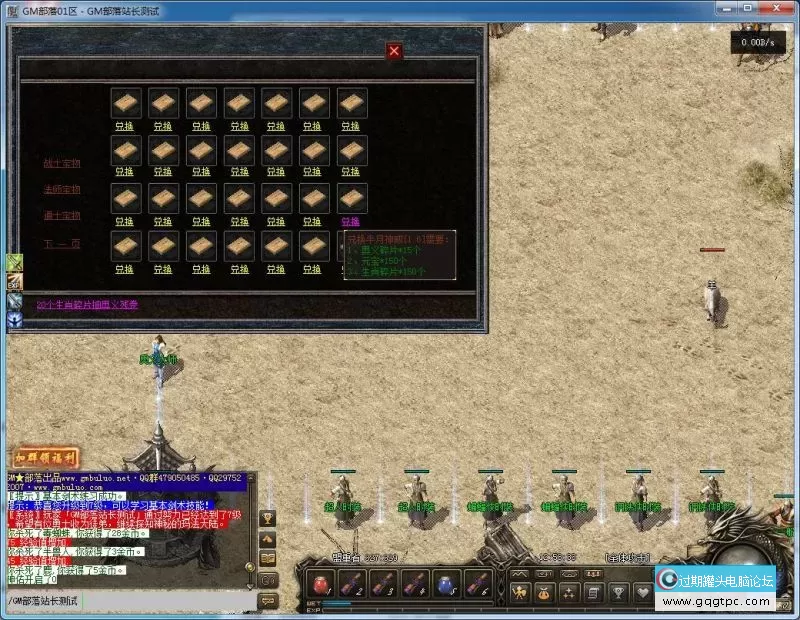Click the trophy button beside the chat box
Viewport: 800px width, 620px height.
(x=267, y=518)
